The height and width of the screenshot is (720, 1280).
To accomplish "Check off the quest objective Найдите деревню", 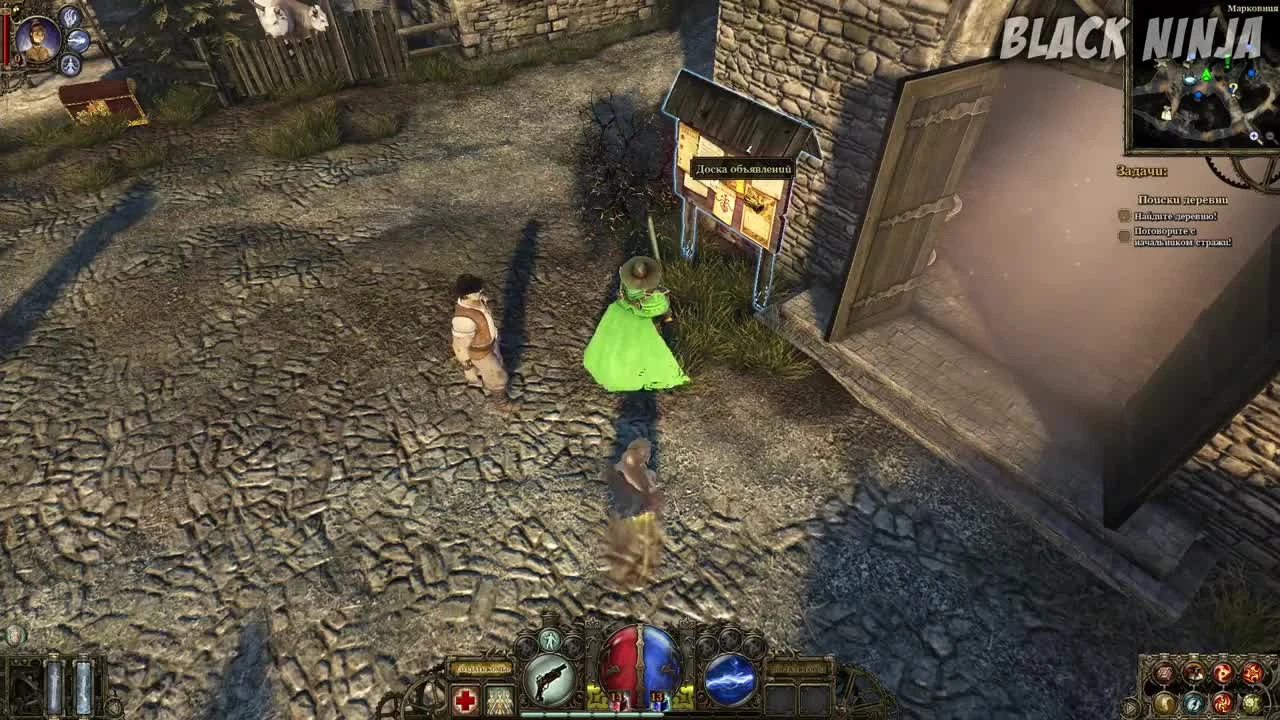I will pos(1124,217).
